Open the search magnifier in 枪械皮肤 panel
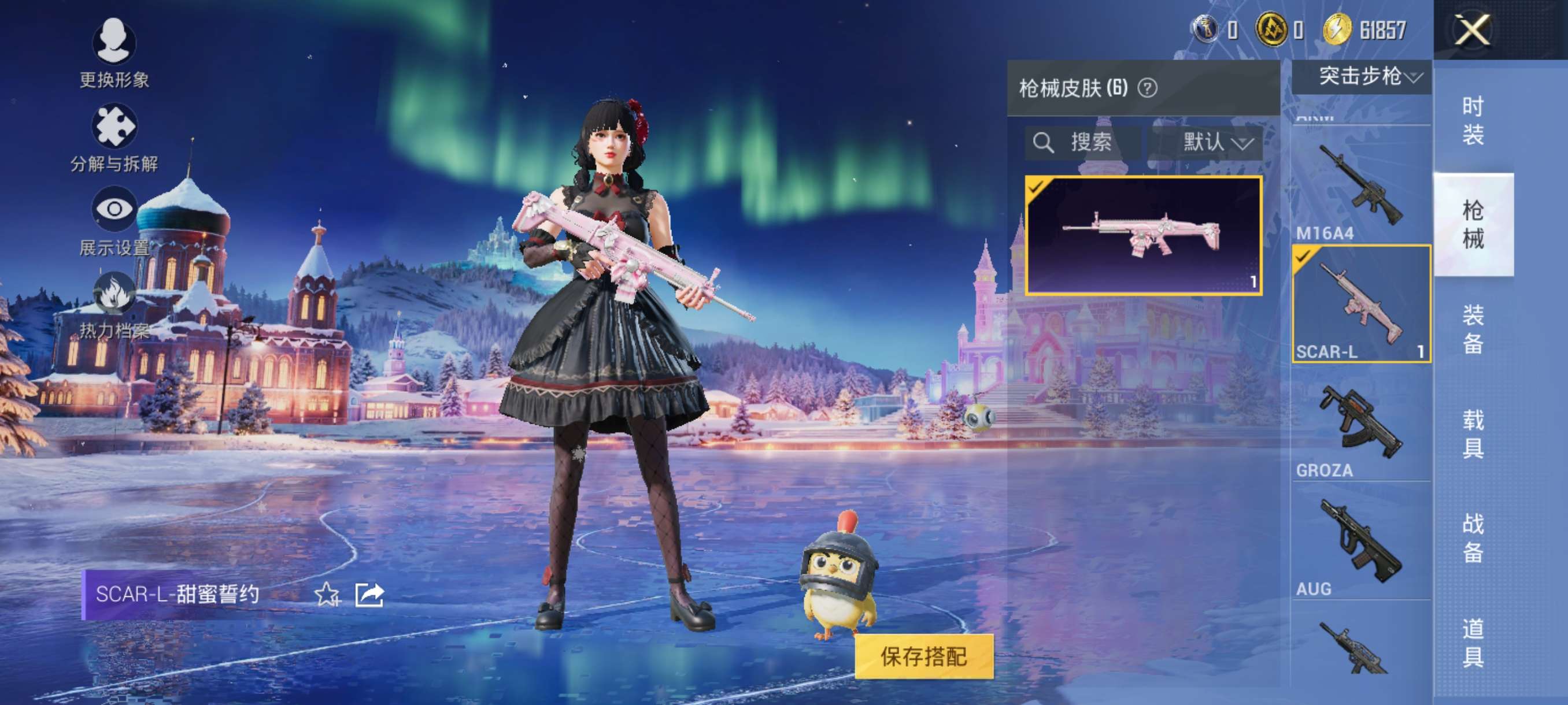The width and height of the screenshot is (1568, 705). (x=1044, y=143)
